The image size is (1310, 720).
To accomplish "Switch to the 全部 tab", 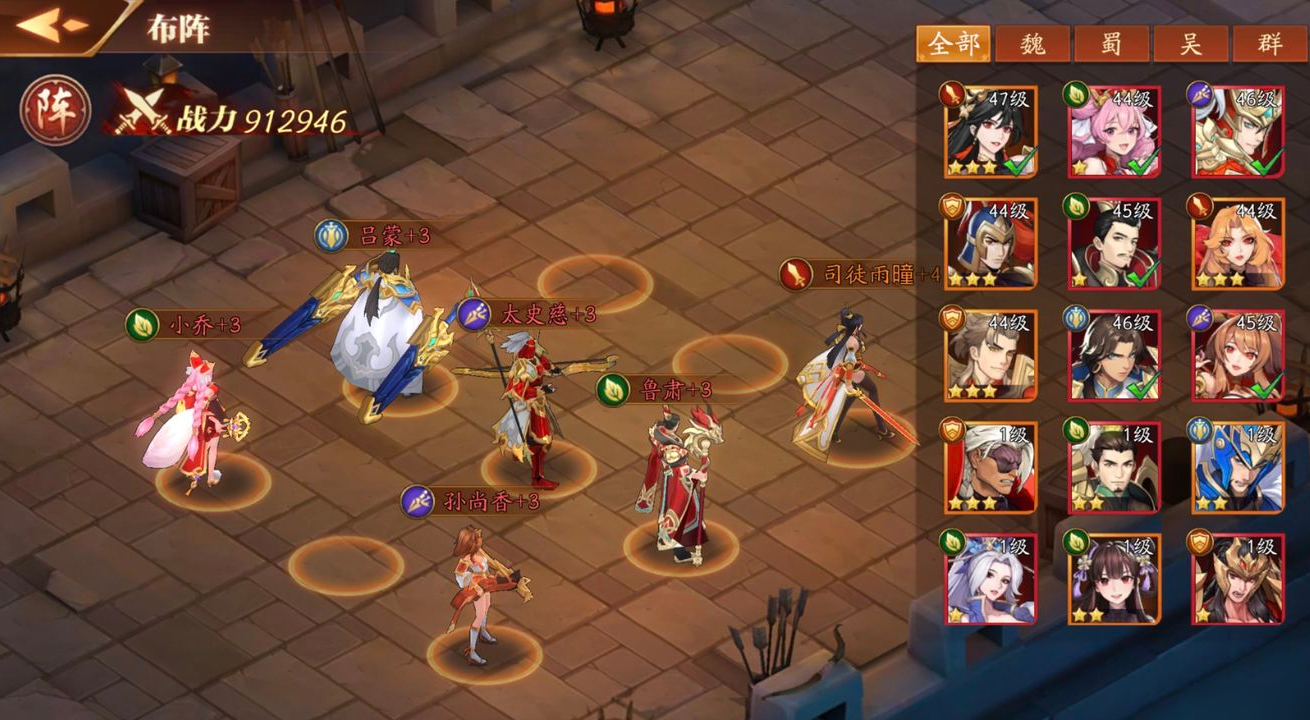I will click(x=952, y=44).
